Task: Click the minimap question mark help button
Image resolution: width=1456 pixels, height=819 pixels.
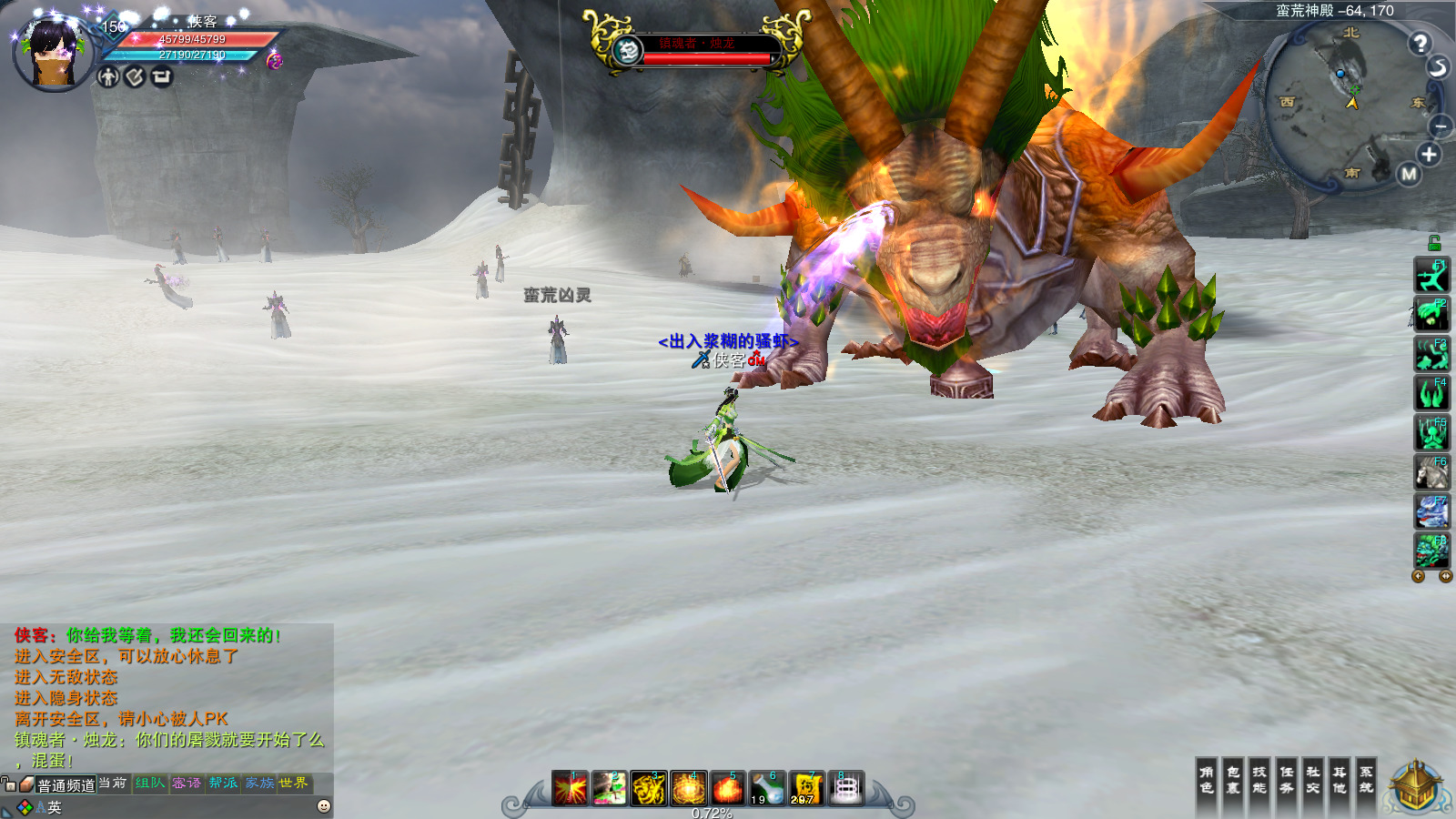Action: pyautogui.click(x=1420, y=43)
